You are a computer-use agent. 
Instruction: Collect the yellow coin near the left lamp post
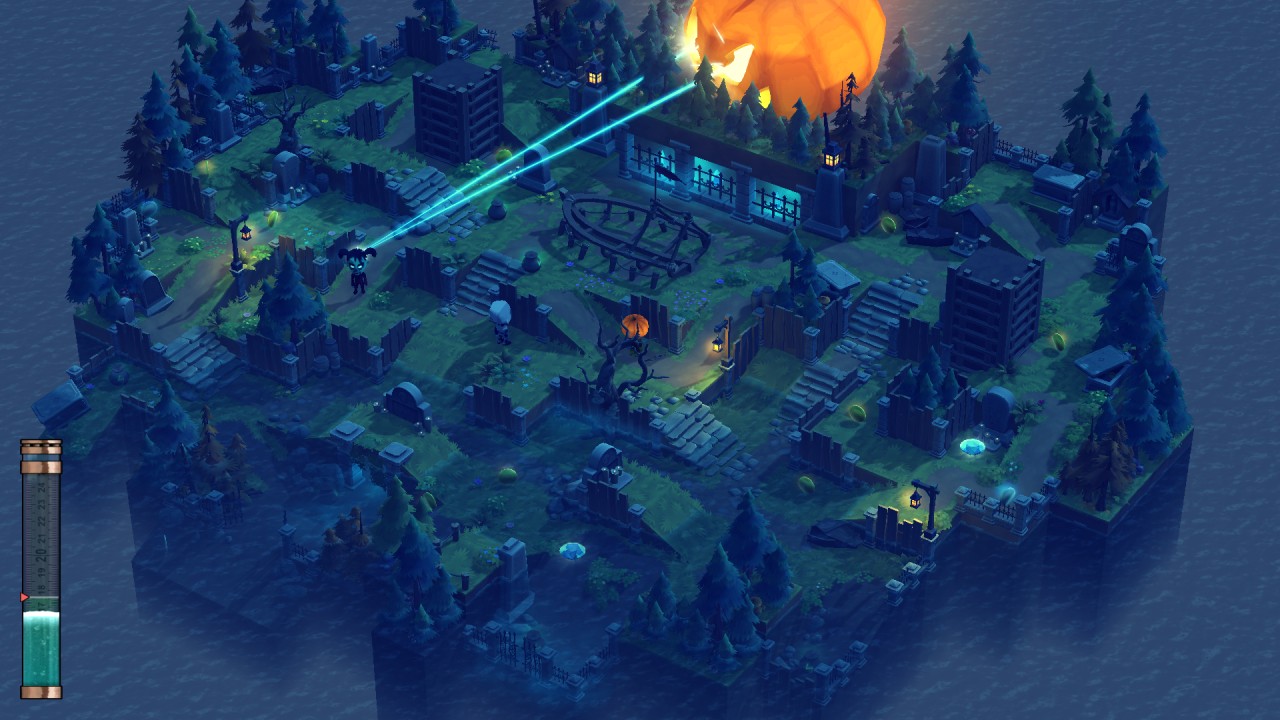pyautogui.click(x=271, y=219)
